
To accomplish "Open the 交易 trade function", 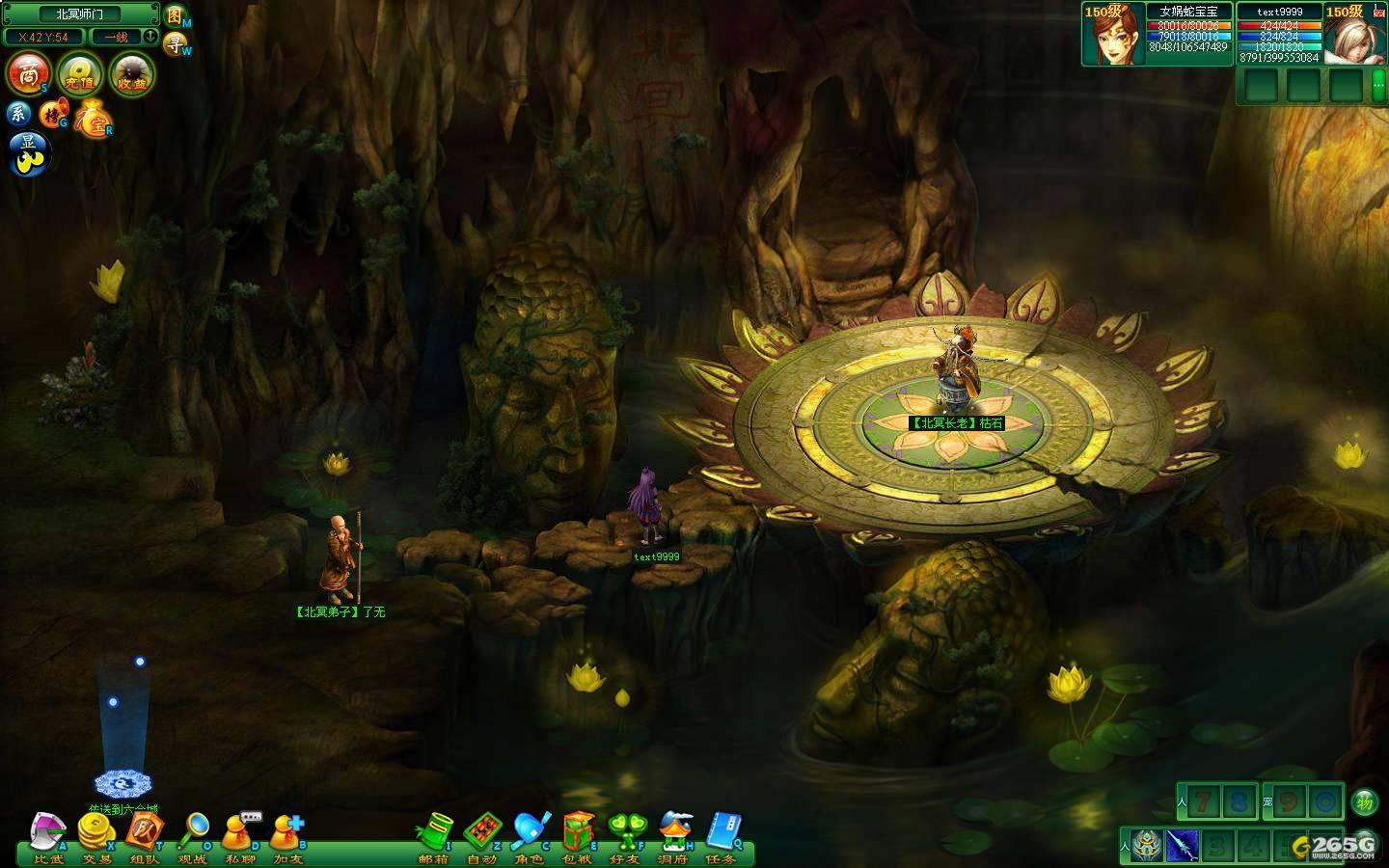I will pos(96,835).
